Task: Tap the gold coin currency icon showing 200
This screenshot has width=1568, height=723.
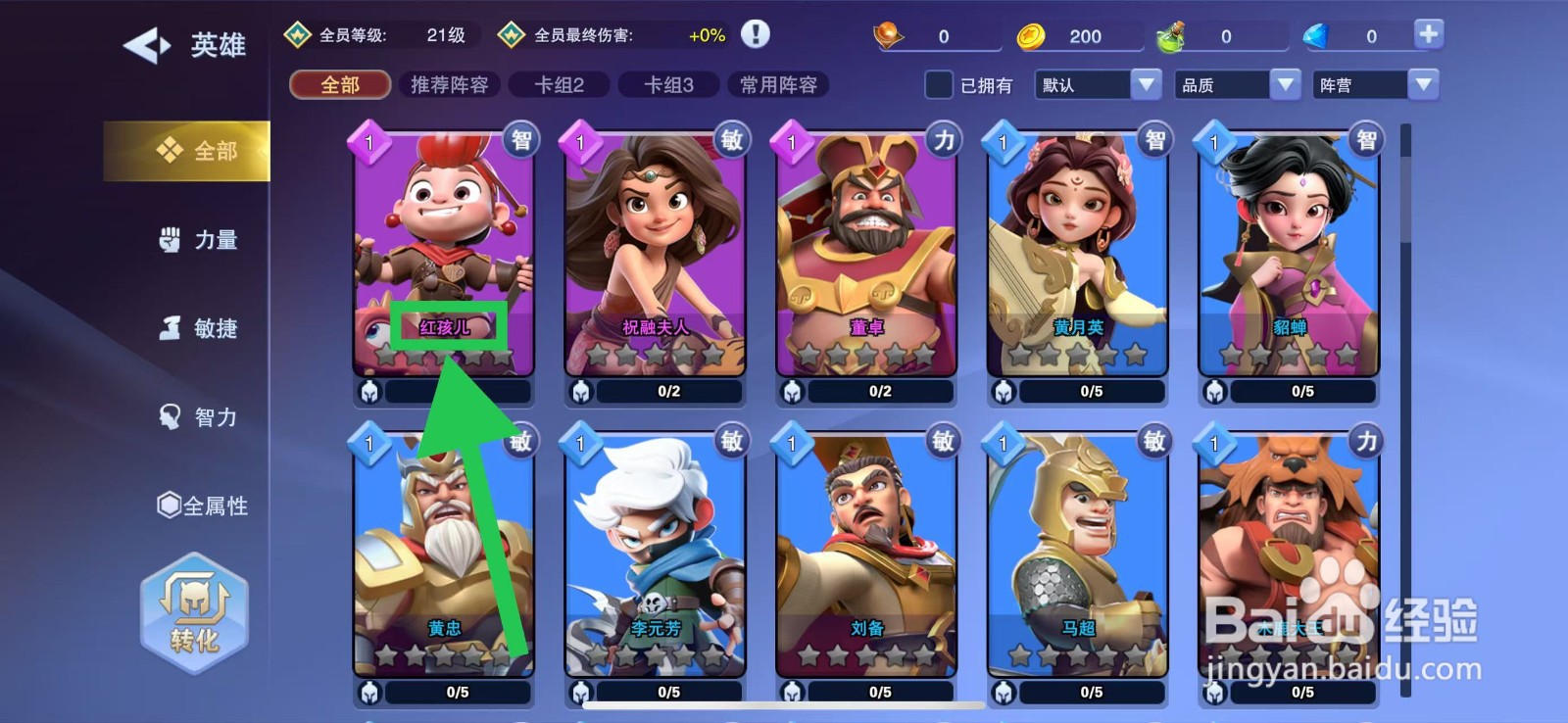Action: pos(1032,33)
